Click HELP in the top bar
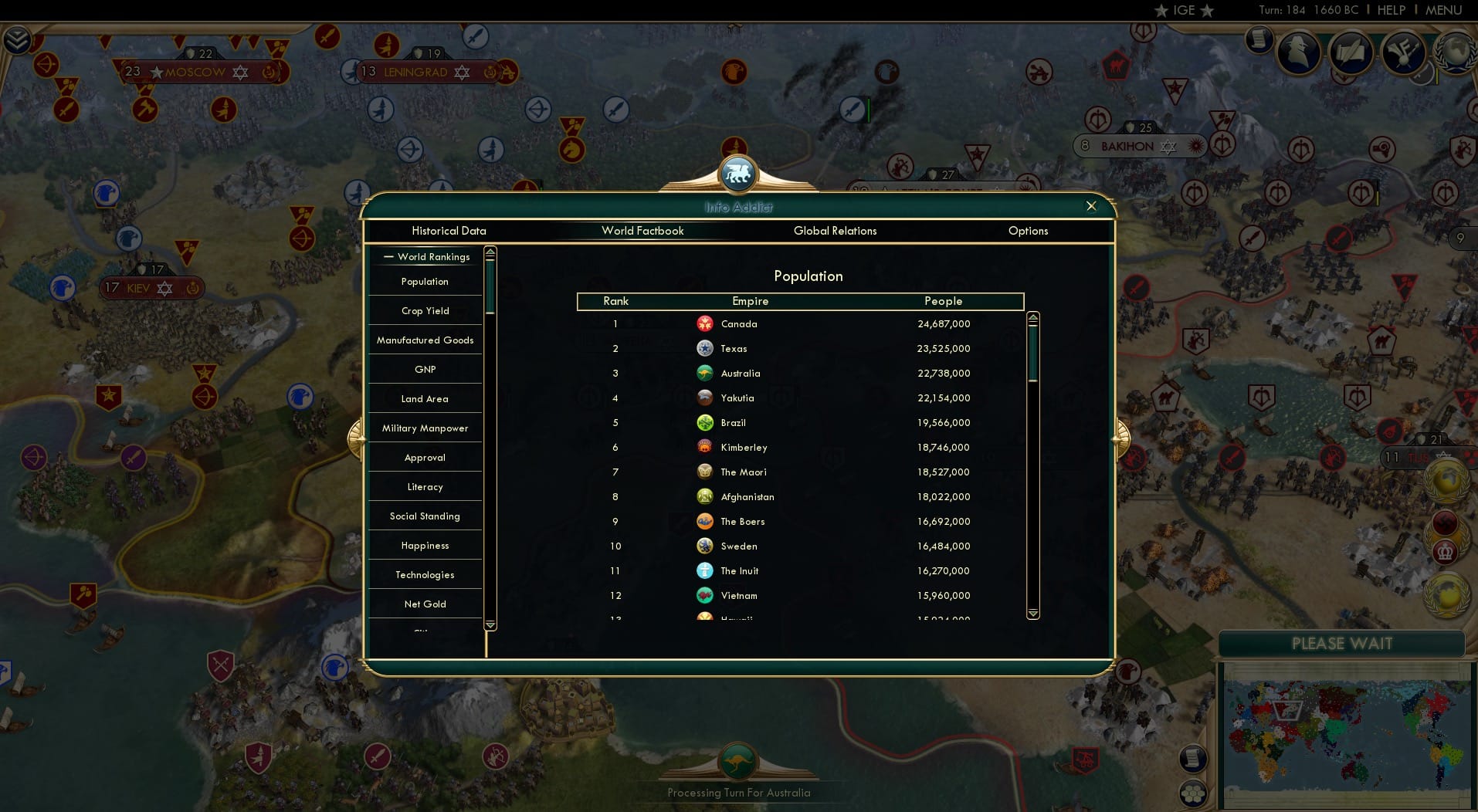Screen dimensions: 1478x812 [1390, 10]
